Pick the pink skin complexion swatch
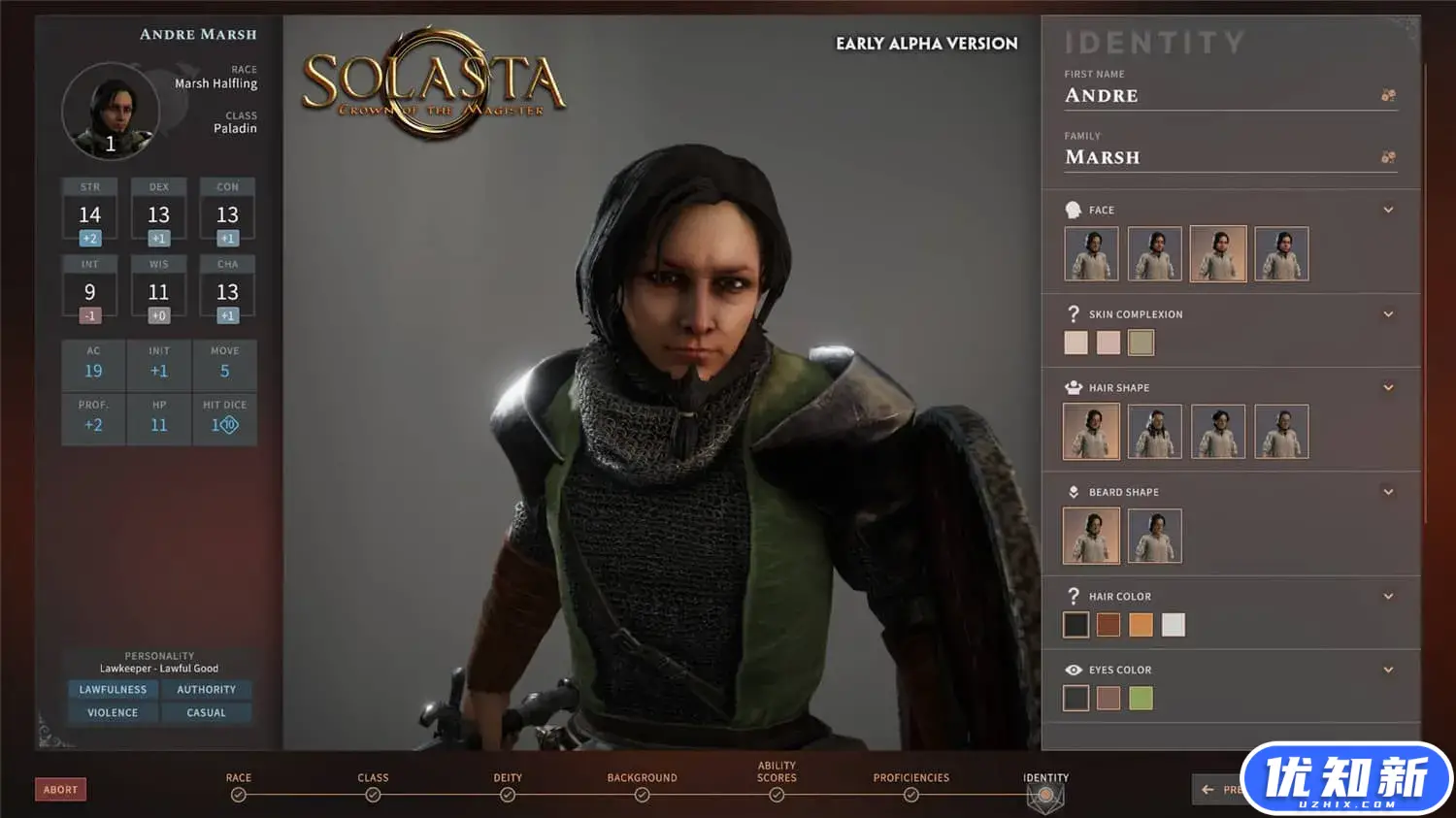The height and width of the screenshot is (818, 1456). (x=1109, y=343)
